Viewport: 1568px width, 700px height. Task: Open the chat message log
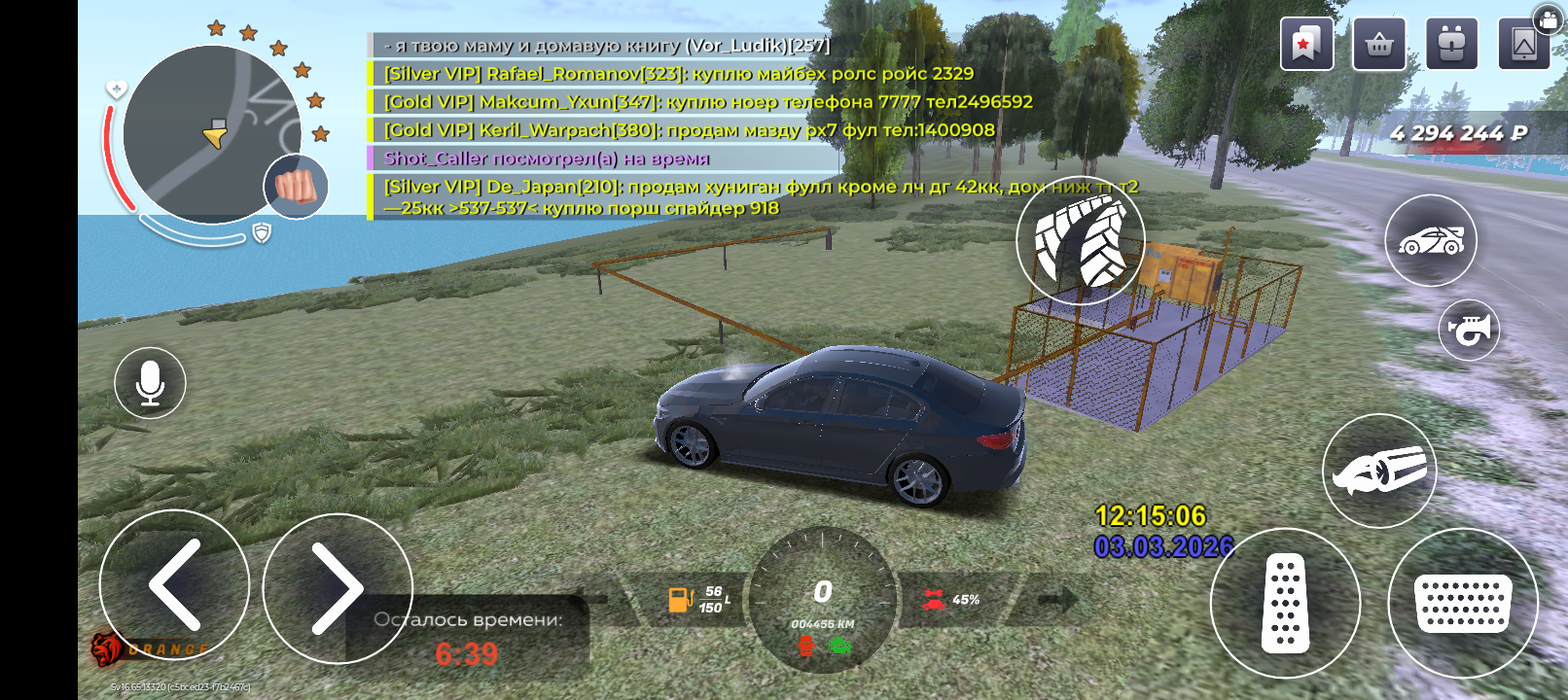603,126
